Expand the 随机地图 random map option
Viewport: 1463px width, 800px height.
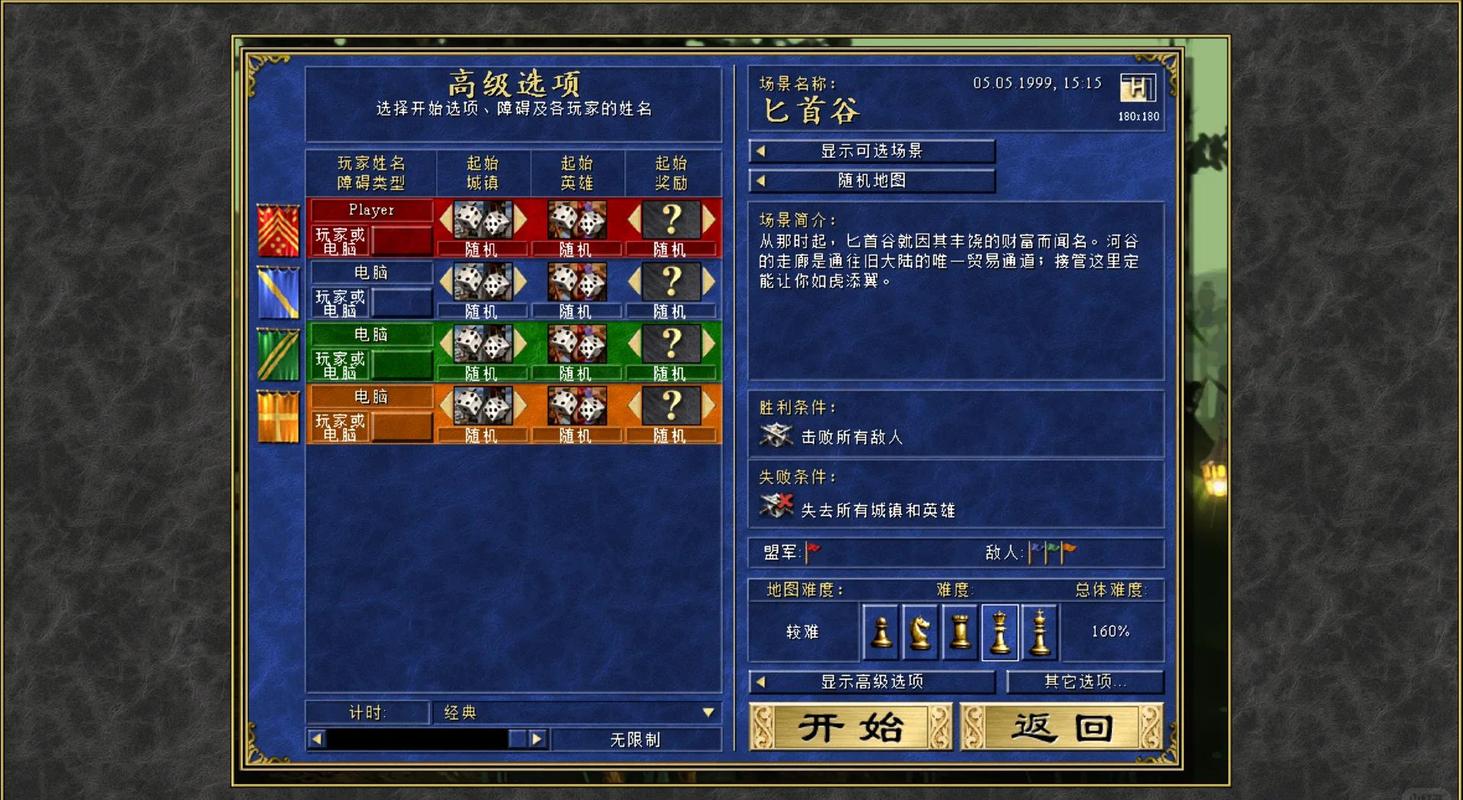click(x=872, y=181)
